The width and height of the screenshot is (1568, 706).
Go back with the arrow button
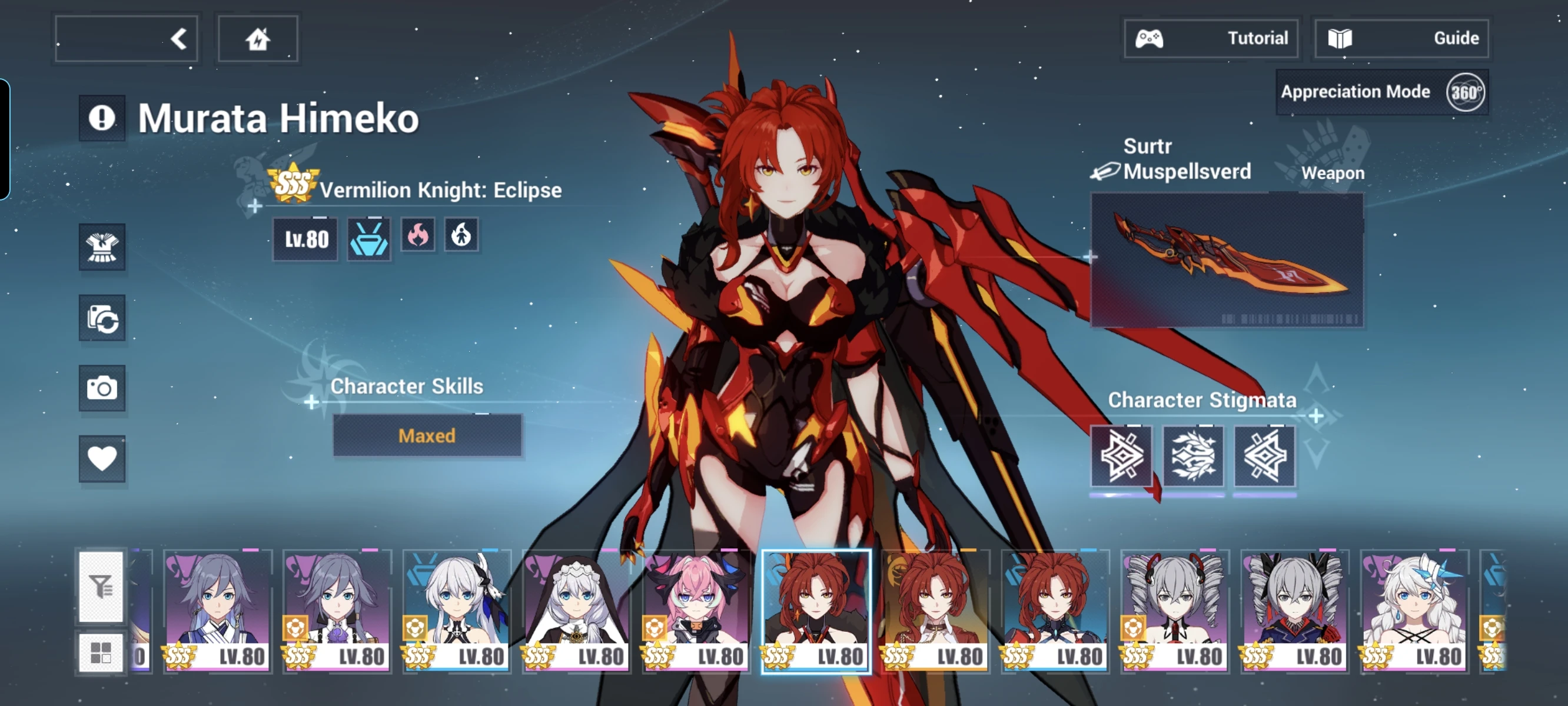(x=126, y=38)
